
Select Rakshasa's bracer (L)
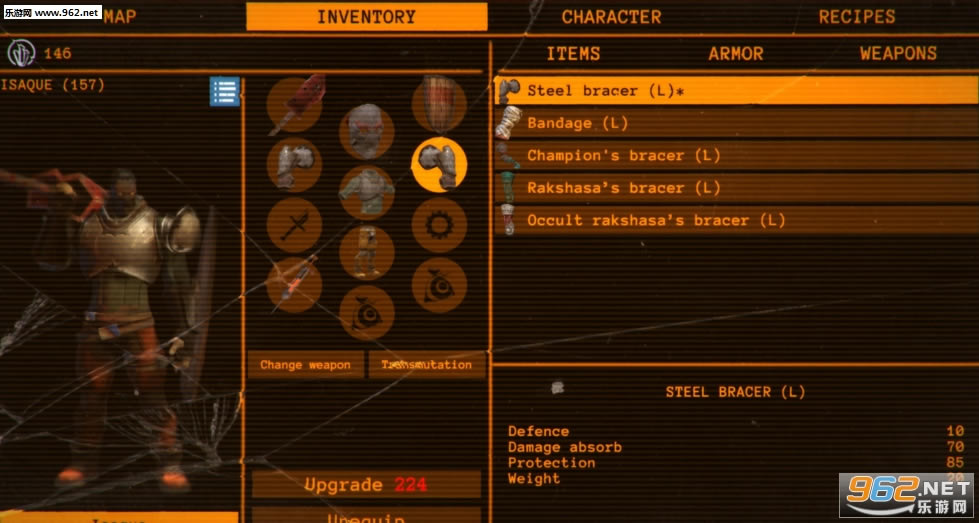coord(736,187)
